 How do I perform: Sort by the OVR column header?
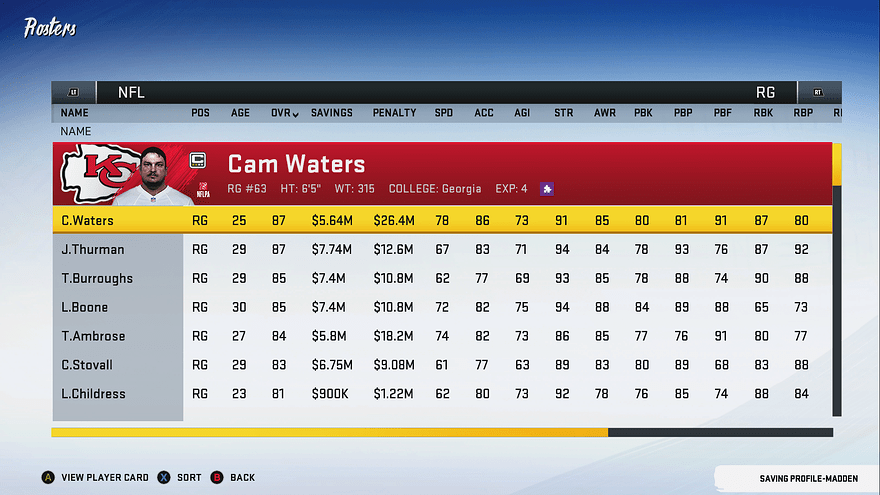(x=284, y=113)
